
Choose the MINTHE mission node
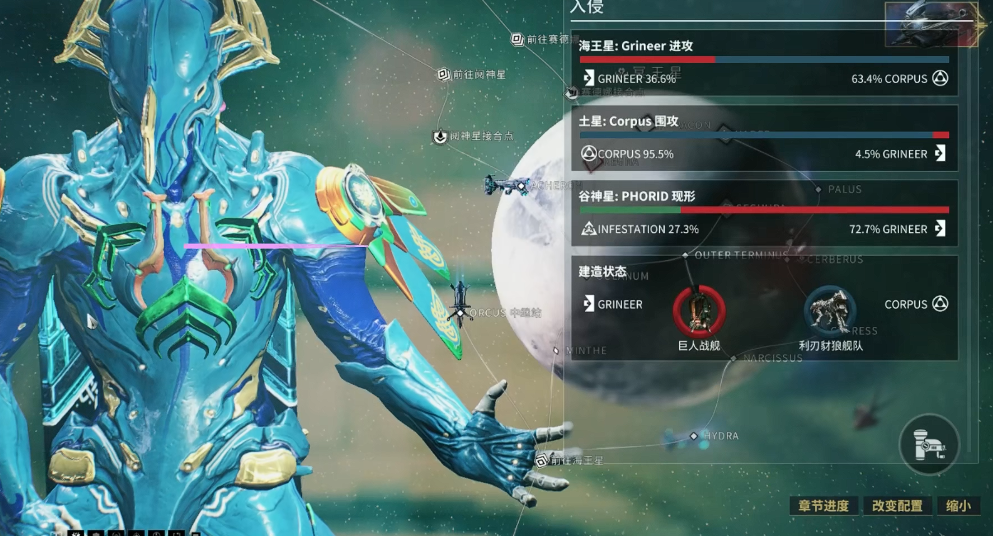pyautogui.click(x=557, y=350)
